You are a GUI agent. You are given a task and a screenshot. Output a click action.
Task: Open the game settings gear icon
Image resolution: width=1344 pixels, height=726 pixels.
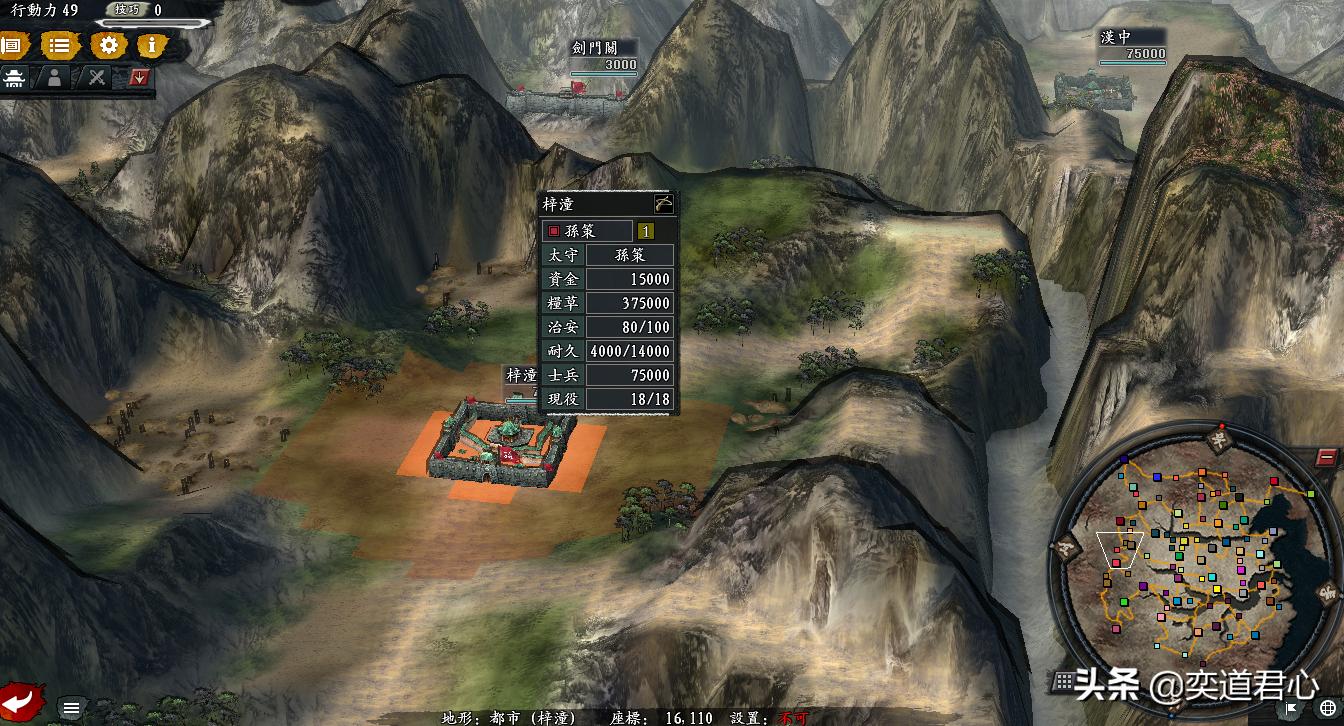108,44
